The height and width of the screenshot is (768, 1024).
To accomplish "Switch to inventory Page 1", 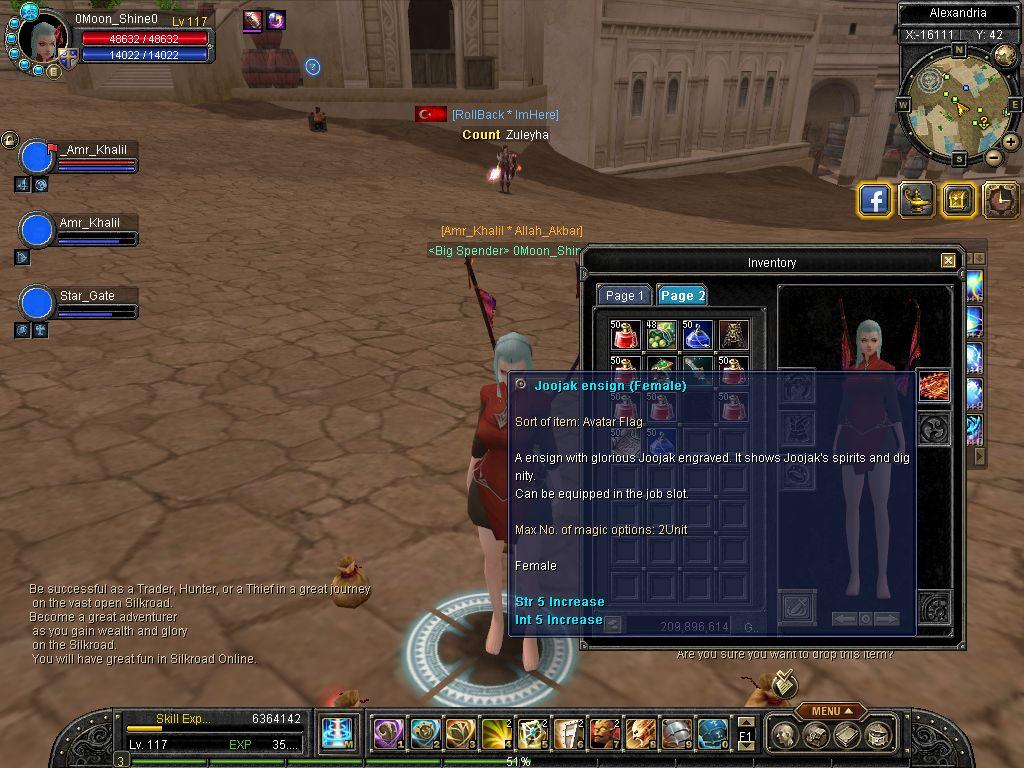I will click(x=624, y=295).
